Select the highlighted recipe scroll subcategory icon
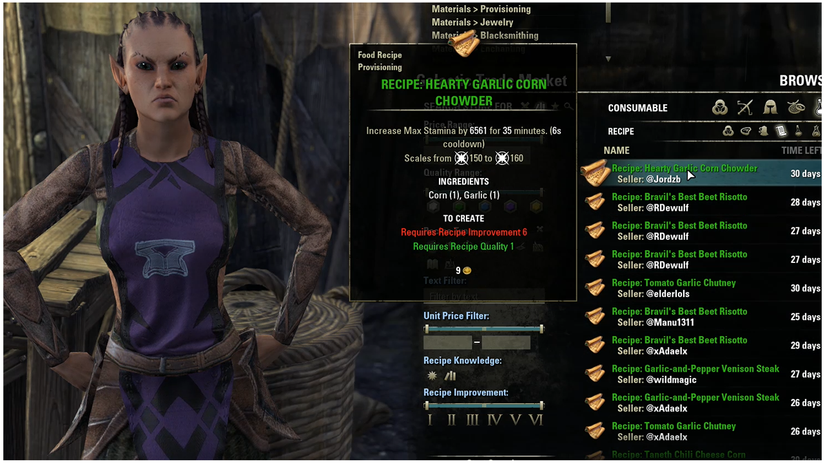Screen dimensions: 825x464 point(782,131)
